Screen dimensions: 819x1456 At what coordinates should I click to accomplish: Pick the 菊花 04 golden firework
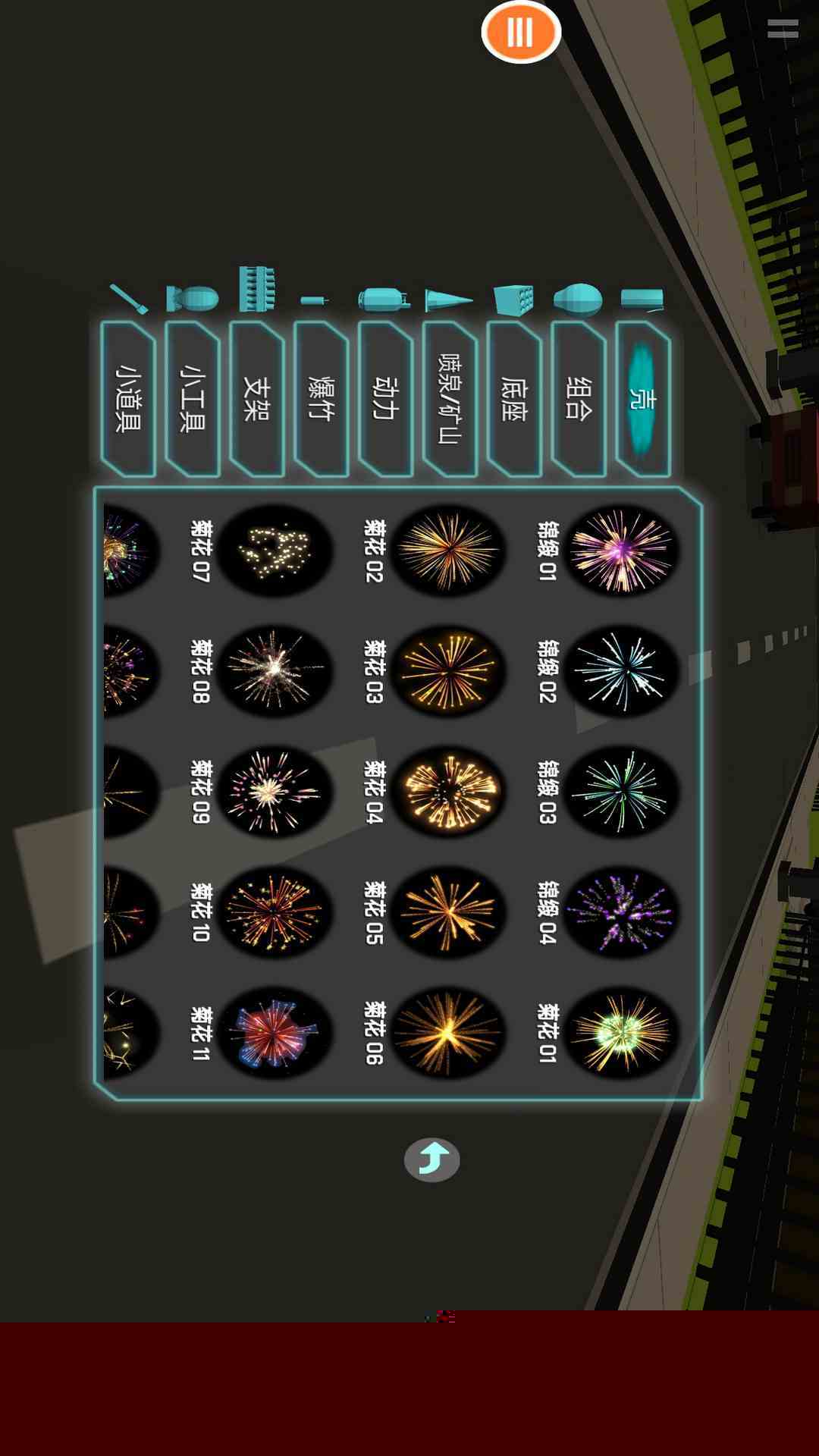[x=447, y=791]
